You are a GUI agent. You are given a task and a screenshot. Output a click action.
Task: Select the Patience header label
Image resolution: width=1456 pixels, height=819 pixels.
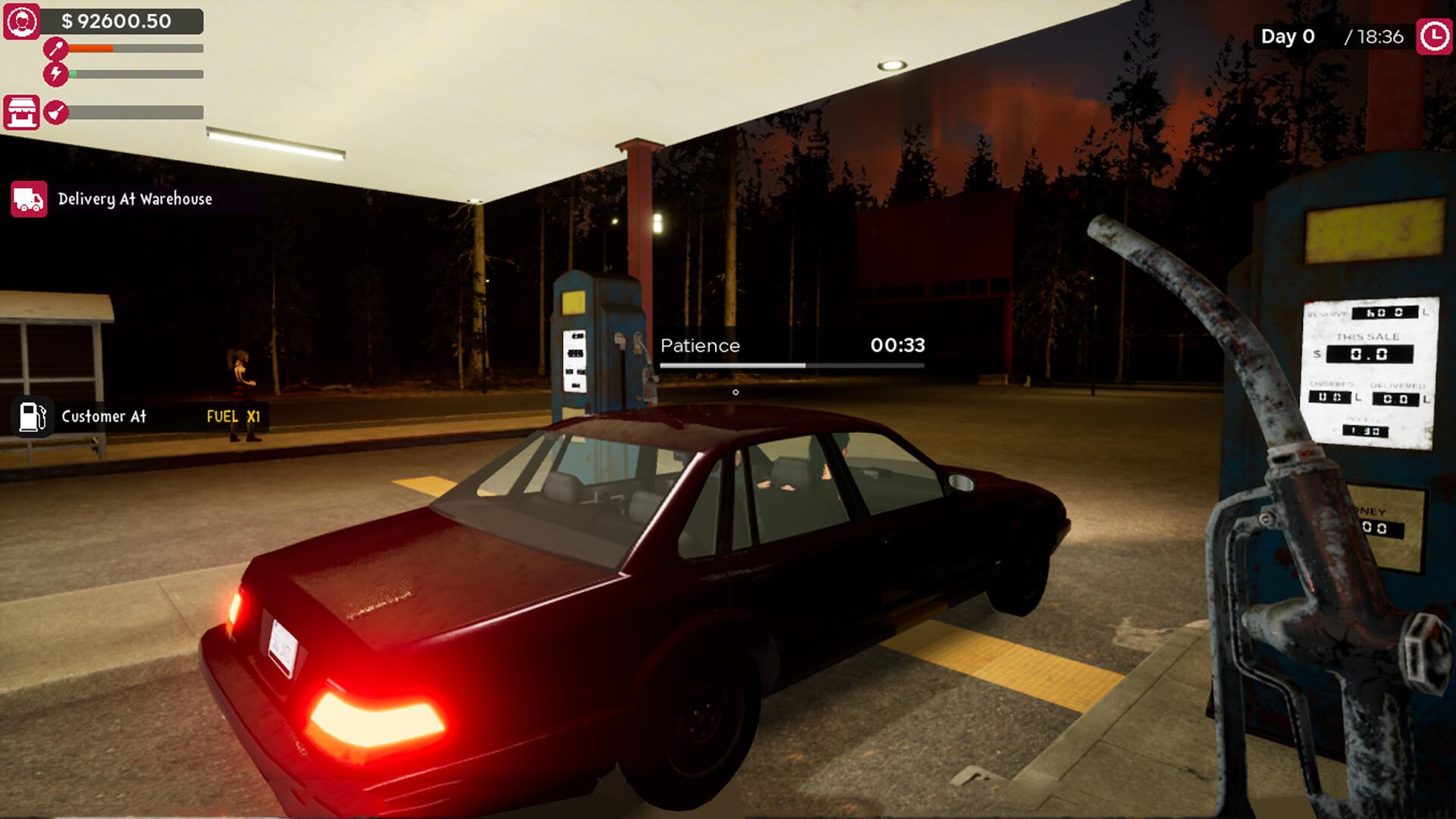[x=699, y=346]
